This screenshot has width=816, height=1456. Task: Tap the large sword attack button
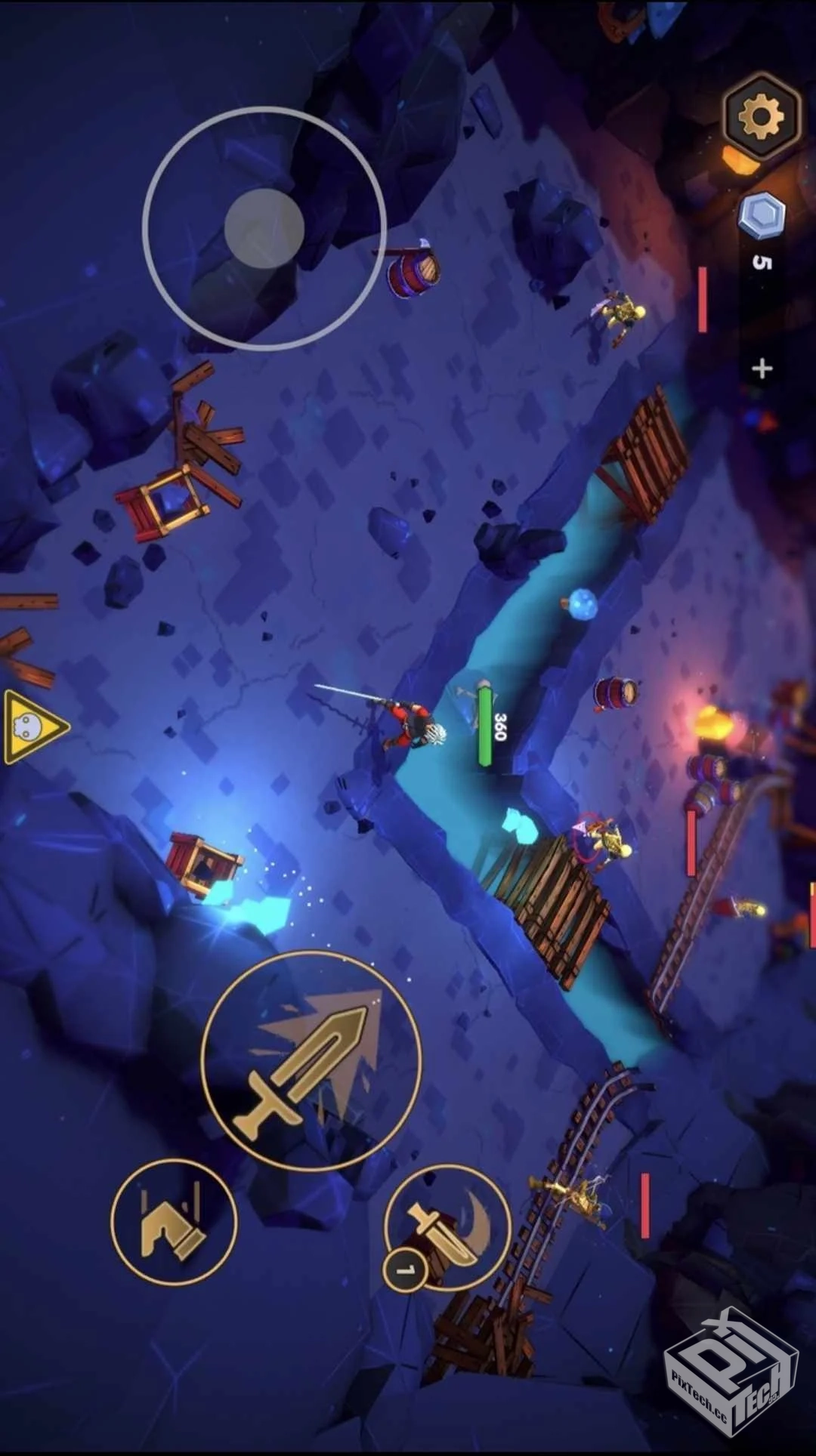[x=311, y=1060]
